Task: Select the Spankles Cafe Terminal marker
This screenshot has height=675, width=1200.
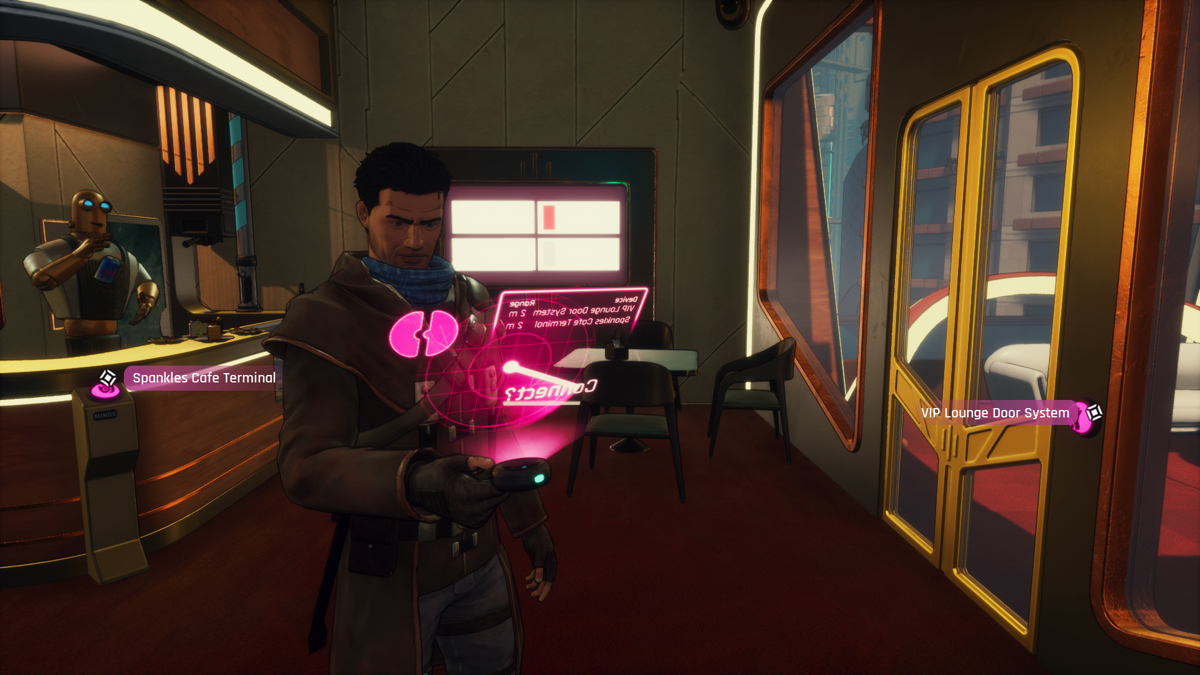Action: (x=108, y=379)
